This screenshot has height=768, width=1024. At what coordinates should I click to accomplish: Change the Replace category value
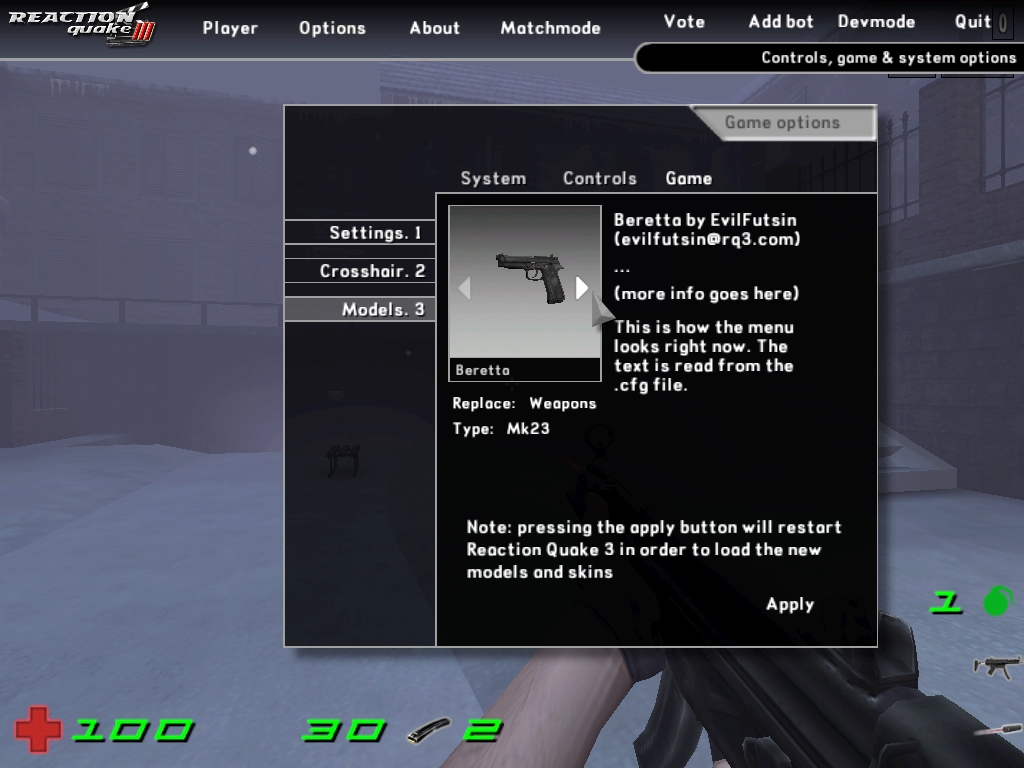click(562, 404)
